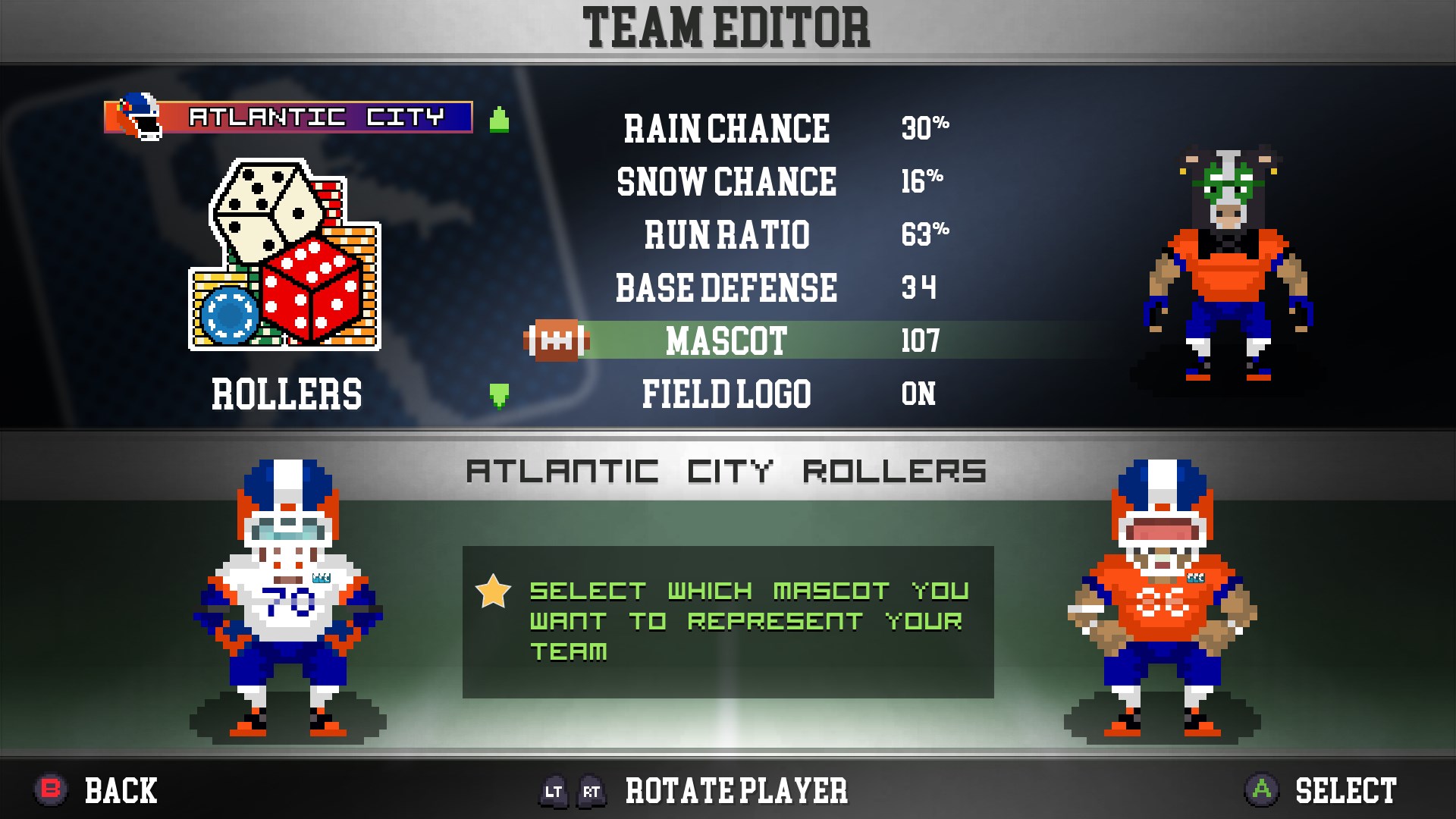Select the Atlantic City Rollers header
1456x819 pixels.
point(726,470)
